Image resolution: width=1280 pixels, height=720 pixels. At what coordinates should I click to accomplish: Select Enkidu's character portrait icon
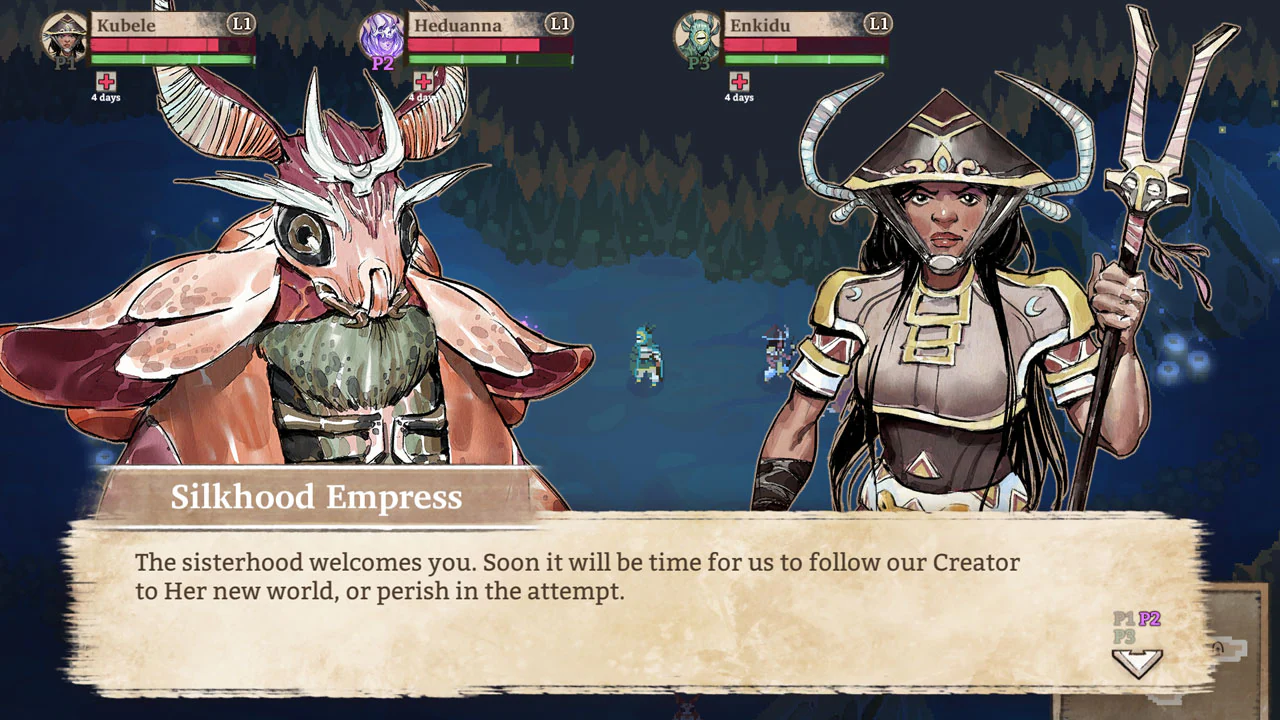[x=700, y=35]
